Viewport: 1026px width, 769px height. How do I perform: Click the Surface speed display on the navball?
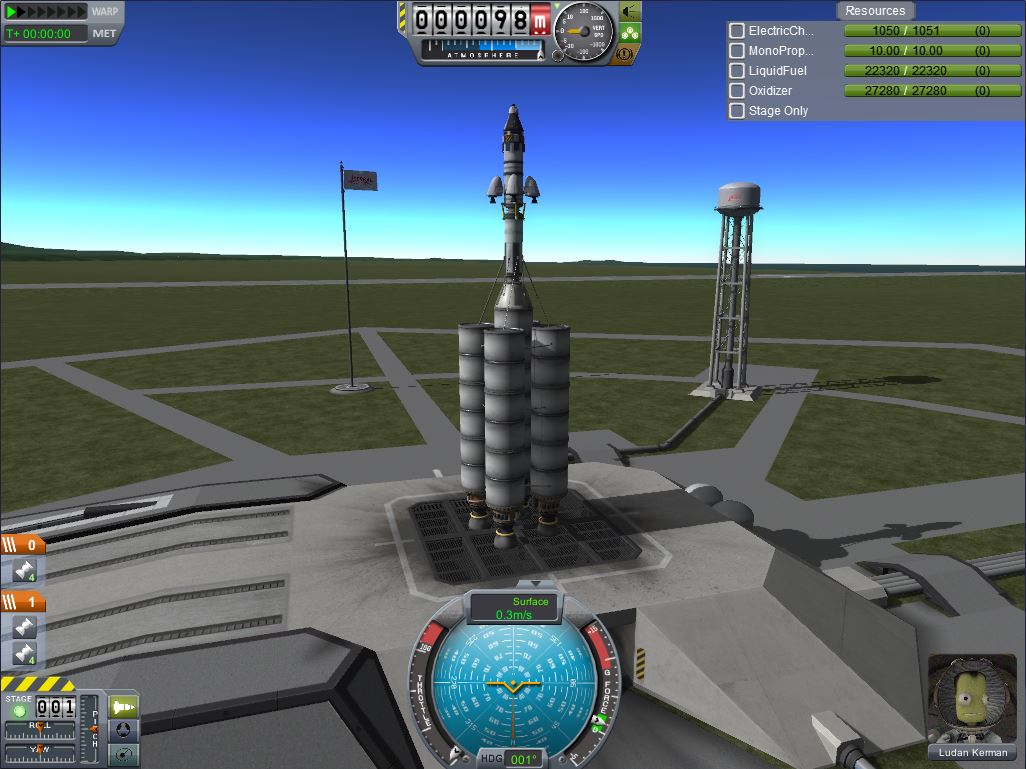click(x=516, y=608)
